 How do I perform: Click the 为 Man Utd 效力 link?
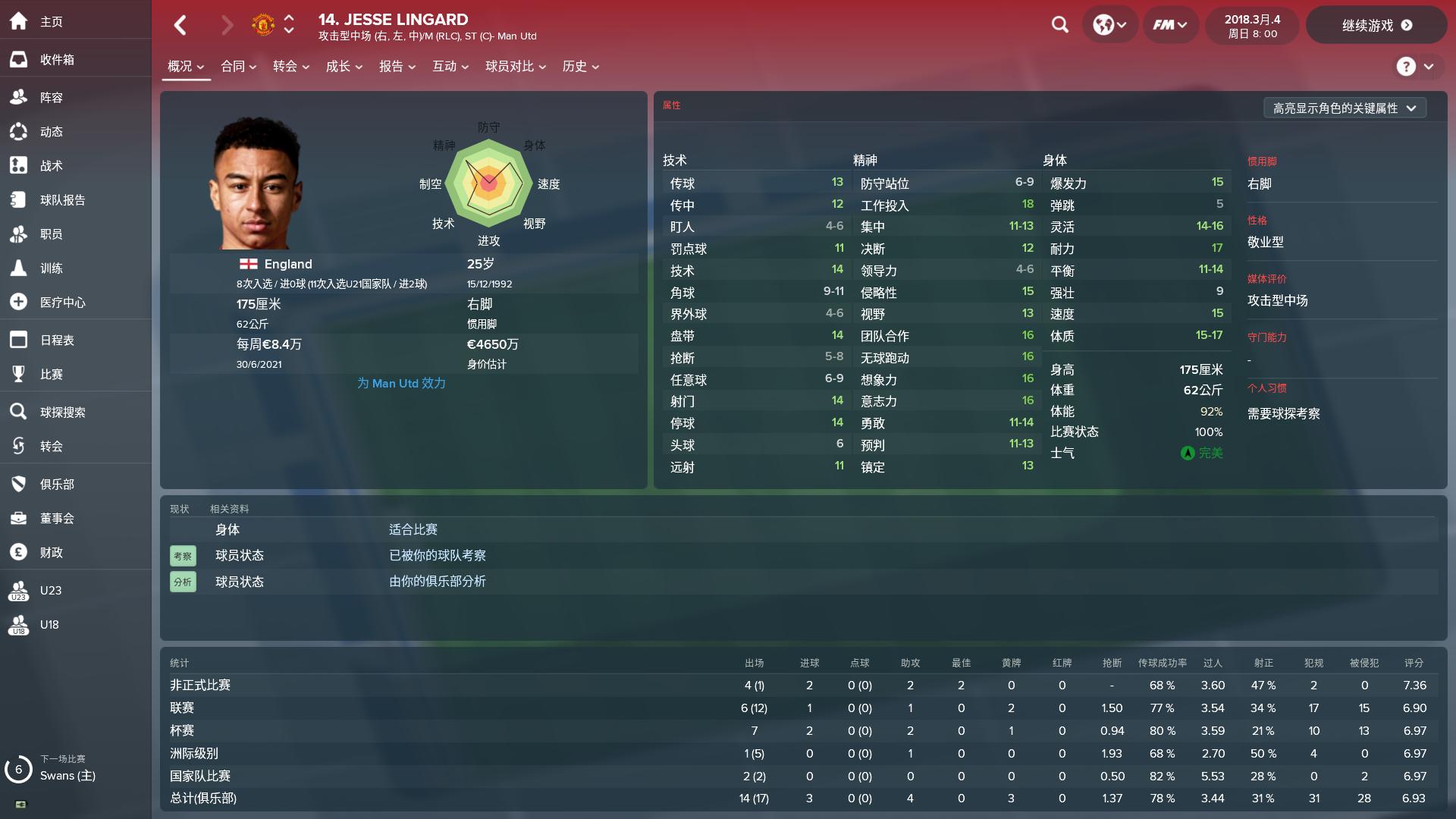pyautogui.click(x=401, y=383)
